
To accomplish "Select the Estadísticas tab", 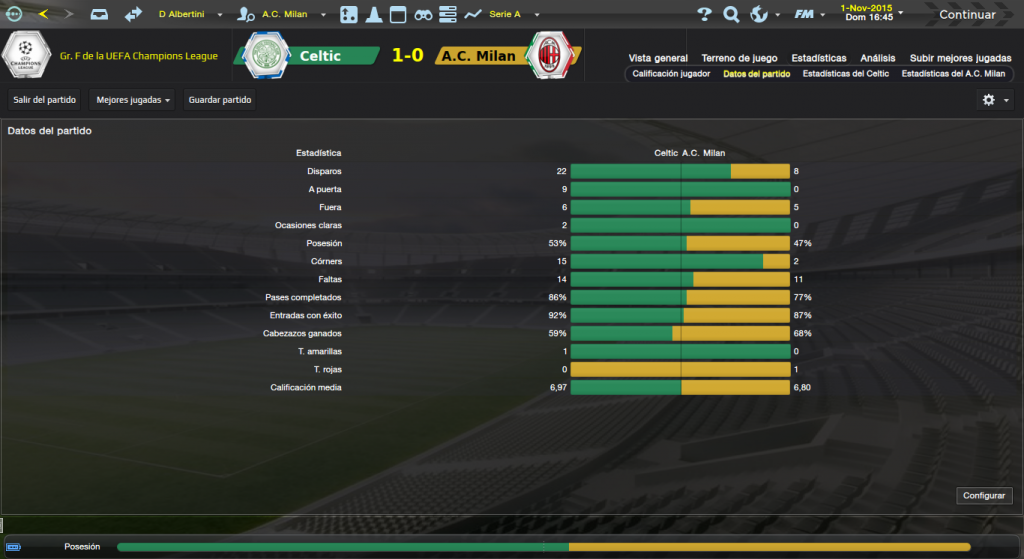I will tap(818, 58).
